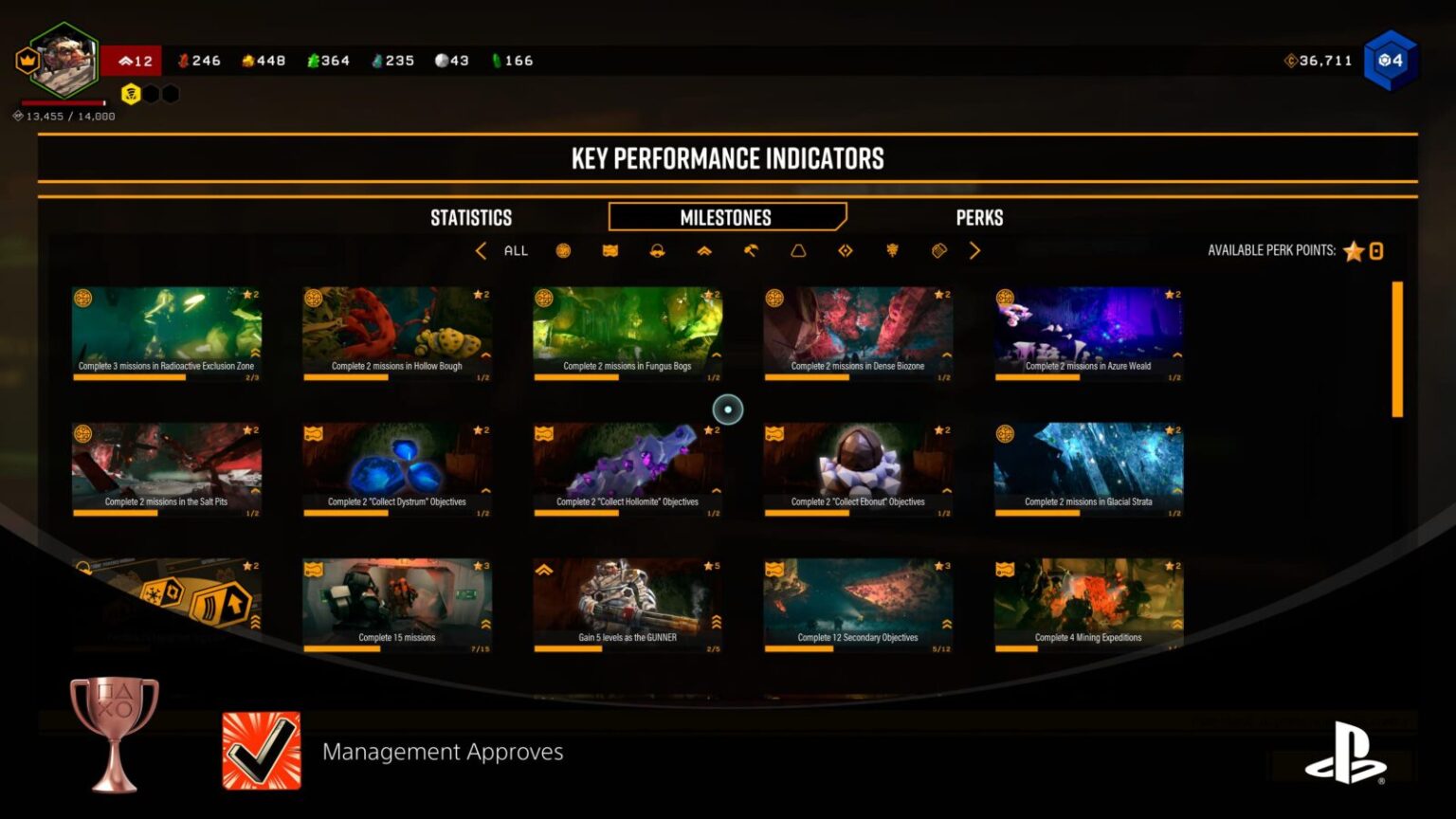
Task: Click the star Perk Points icon
Action: pyautogui.click(x=1353, y=251)
